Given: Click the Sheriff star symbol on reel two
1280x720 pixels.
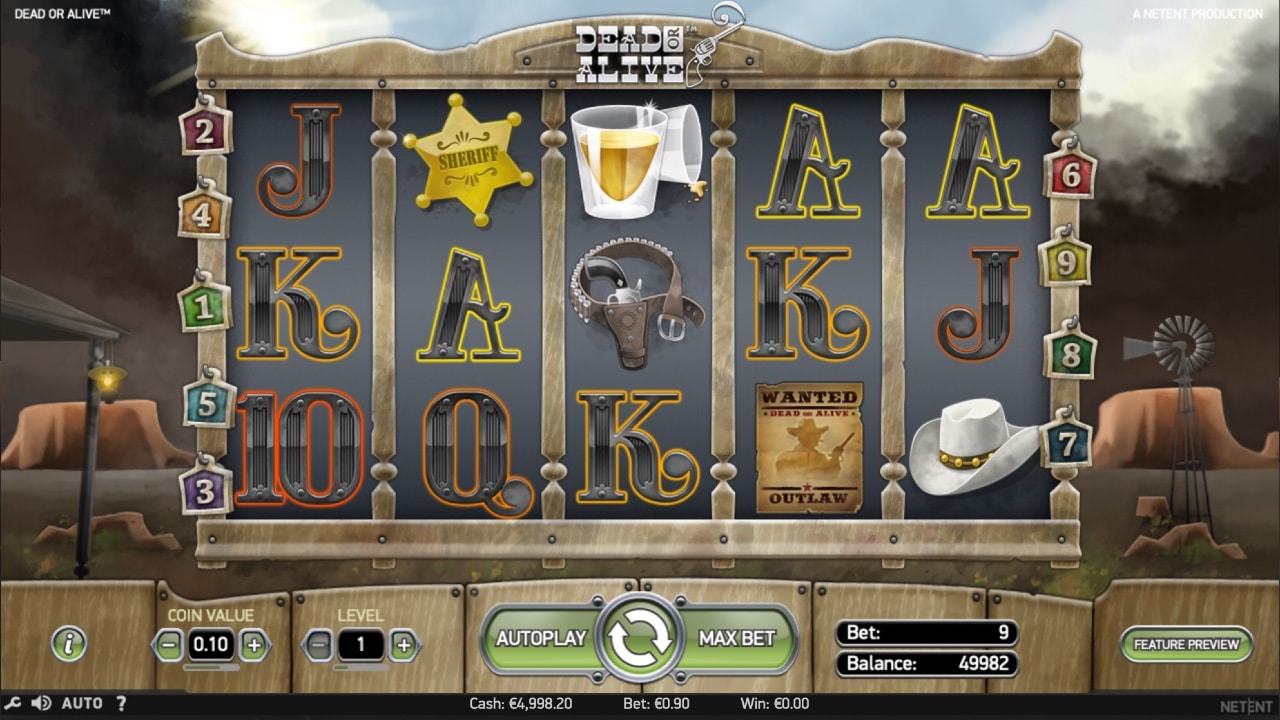Looking at the screenshot, I should point(469,160).
